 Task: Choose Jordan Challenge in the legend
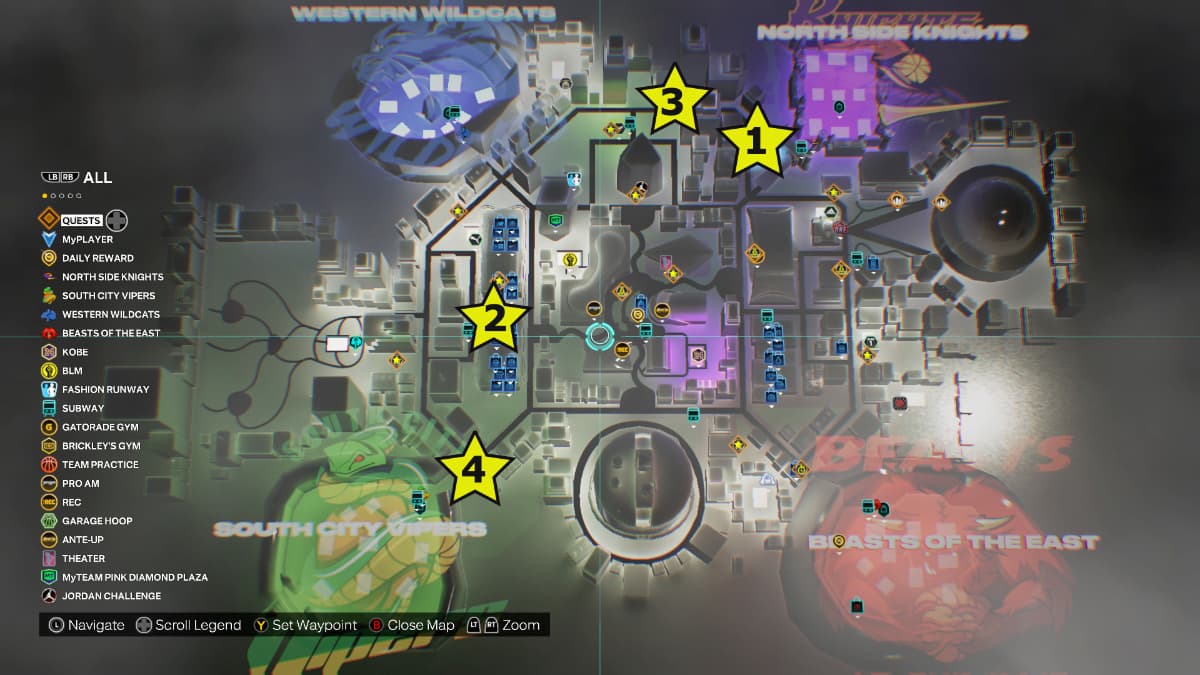click(x=111, y=596)
